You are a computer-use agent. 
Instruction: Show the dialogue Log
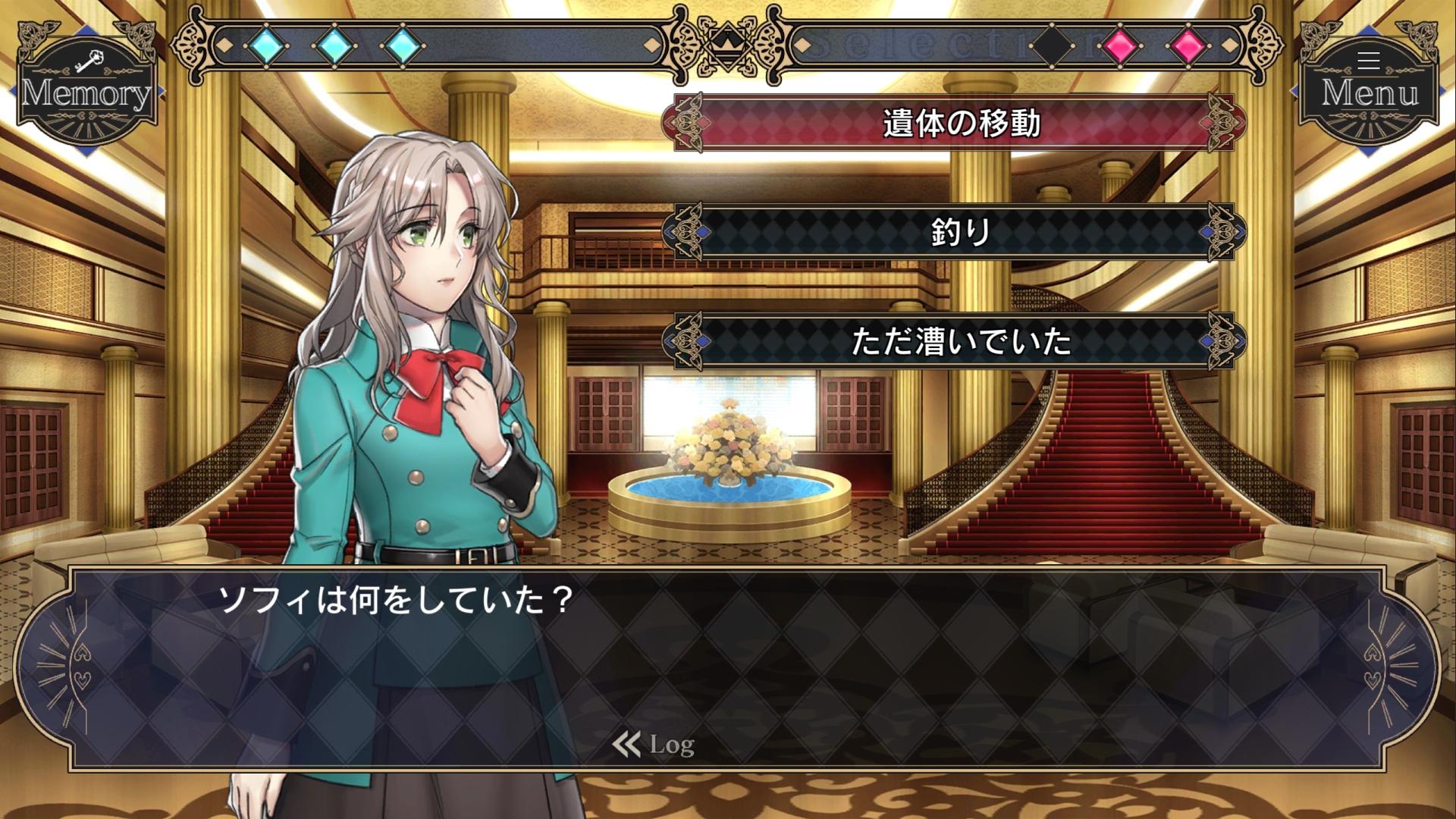[654, 745]
